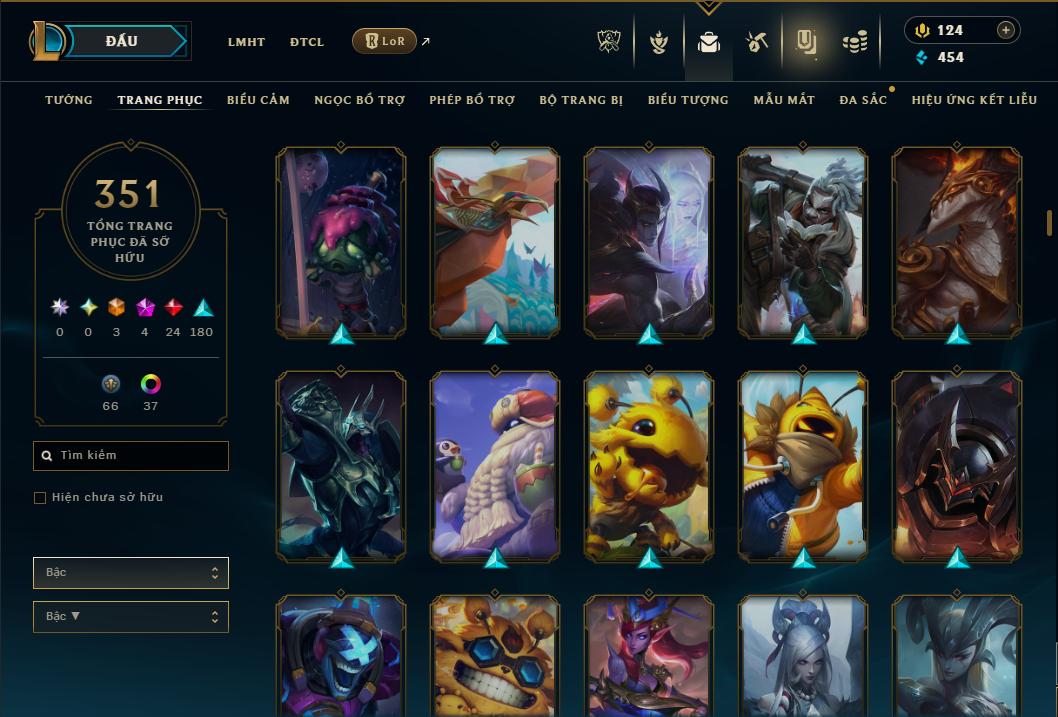Viewport: 1058px width, 717px height.
Task: Show the PHÉP BỔ TRỢ tab
Action: coord(472,100)
